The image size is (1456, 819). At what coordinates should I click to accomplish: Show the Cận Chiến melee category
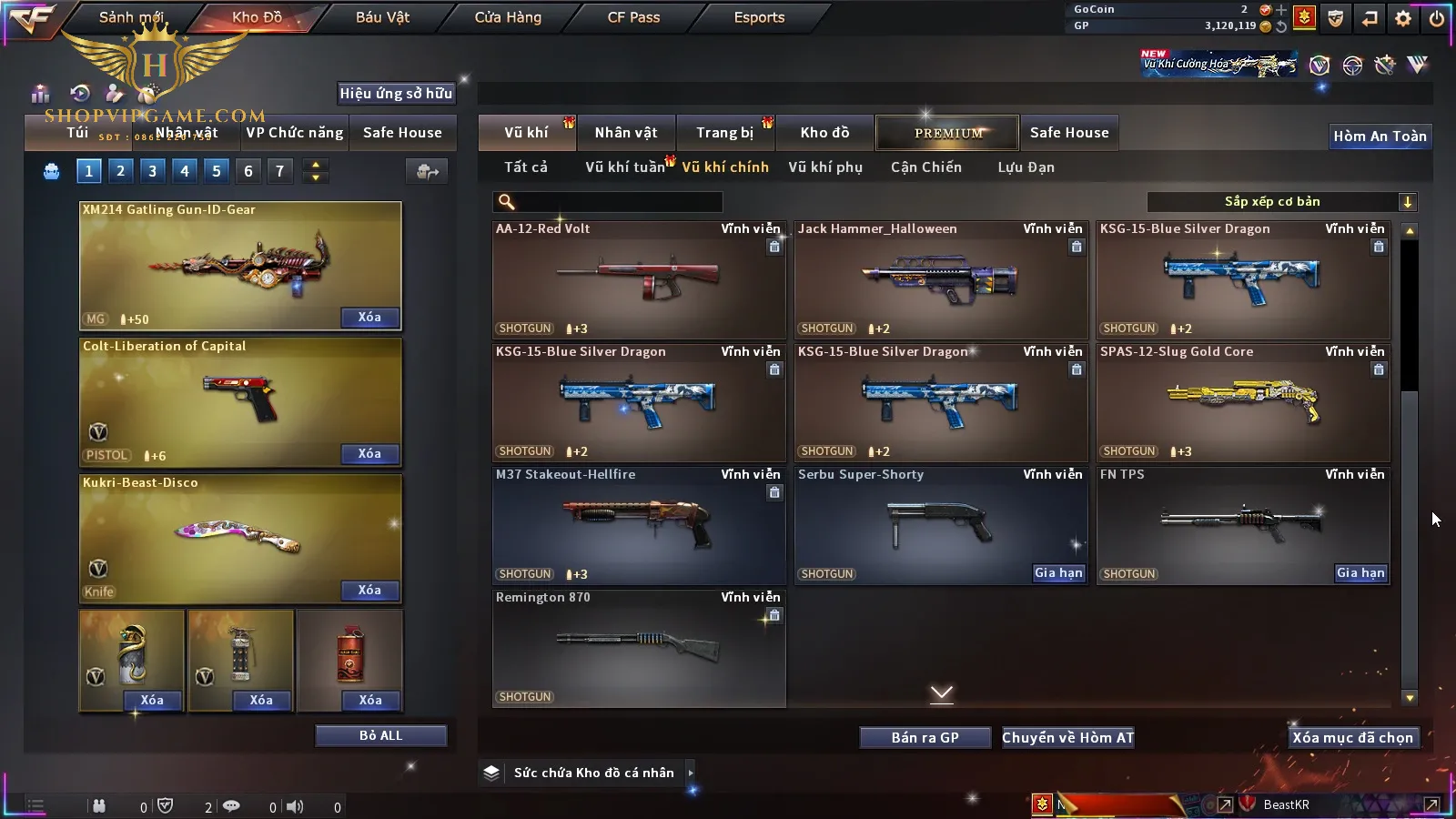click(925, 167)
